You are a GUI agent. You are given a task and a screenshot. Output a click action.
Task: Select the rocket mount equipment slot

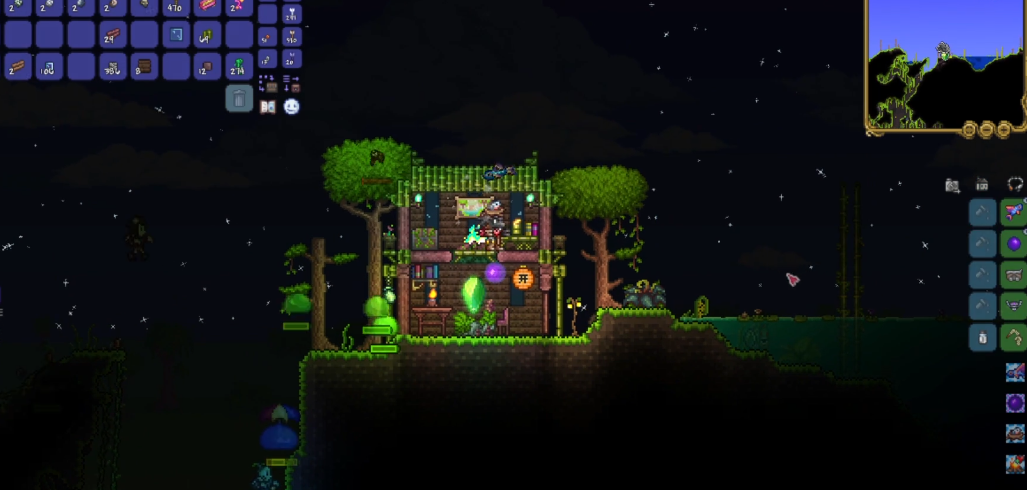pos(1014,212)
